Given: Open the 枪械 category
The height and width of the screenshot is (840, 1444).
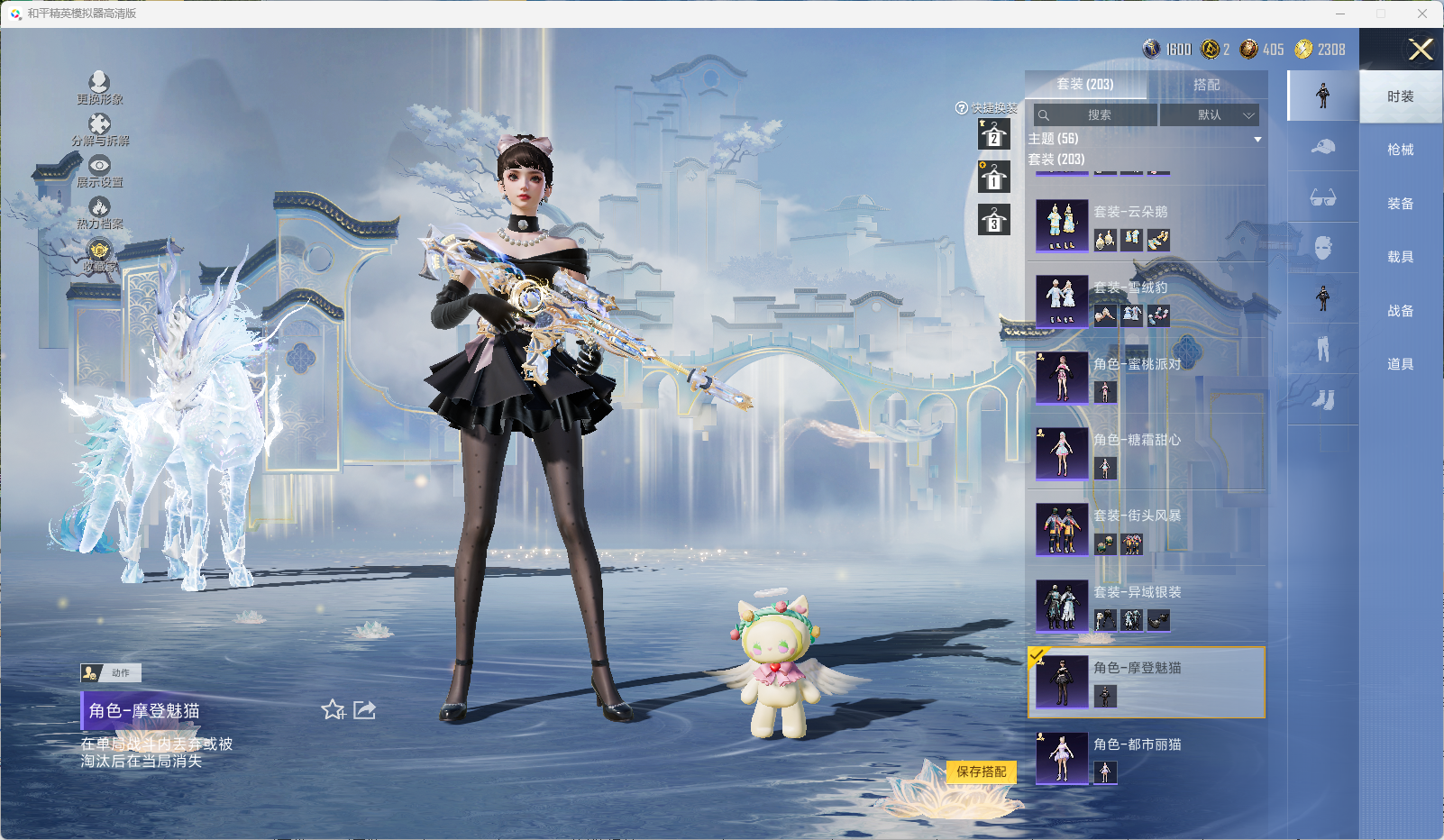Looking at the screenshot, I should point(1400,150).
